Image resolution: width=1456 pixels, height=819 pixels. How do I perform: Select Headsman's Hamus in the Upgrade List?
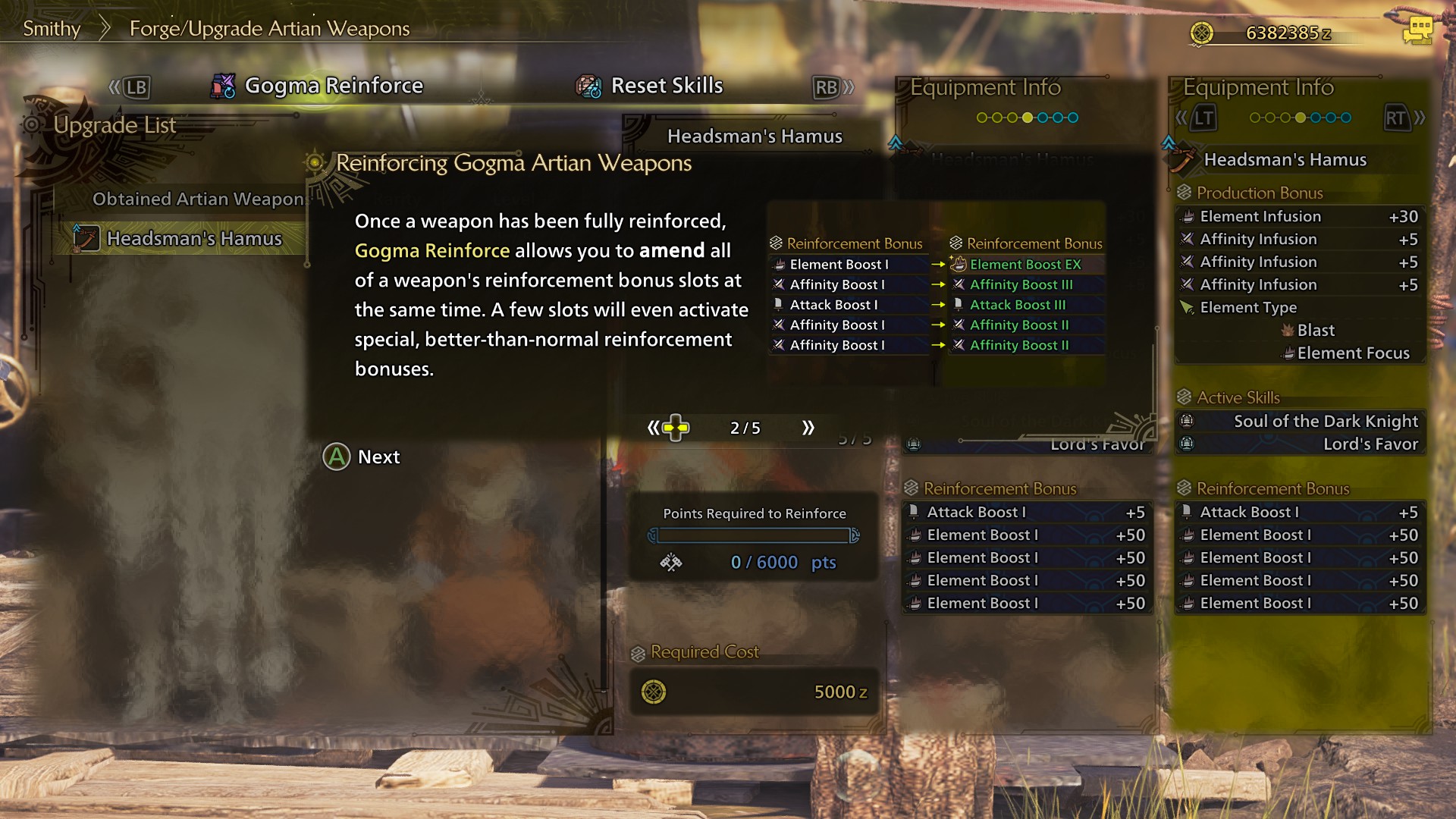193,239
